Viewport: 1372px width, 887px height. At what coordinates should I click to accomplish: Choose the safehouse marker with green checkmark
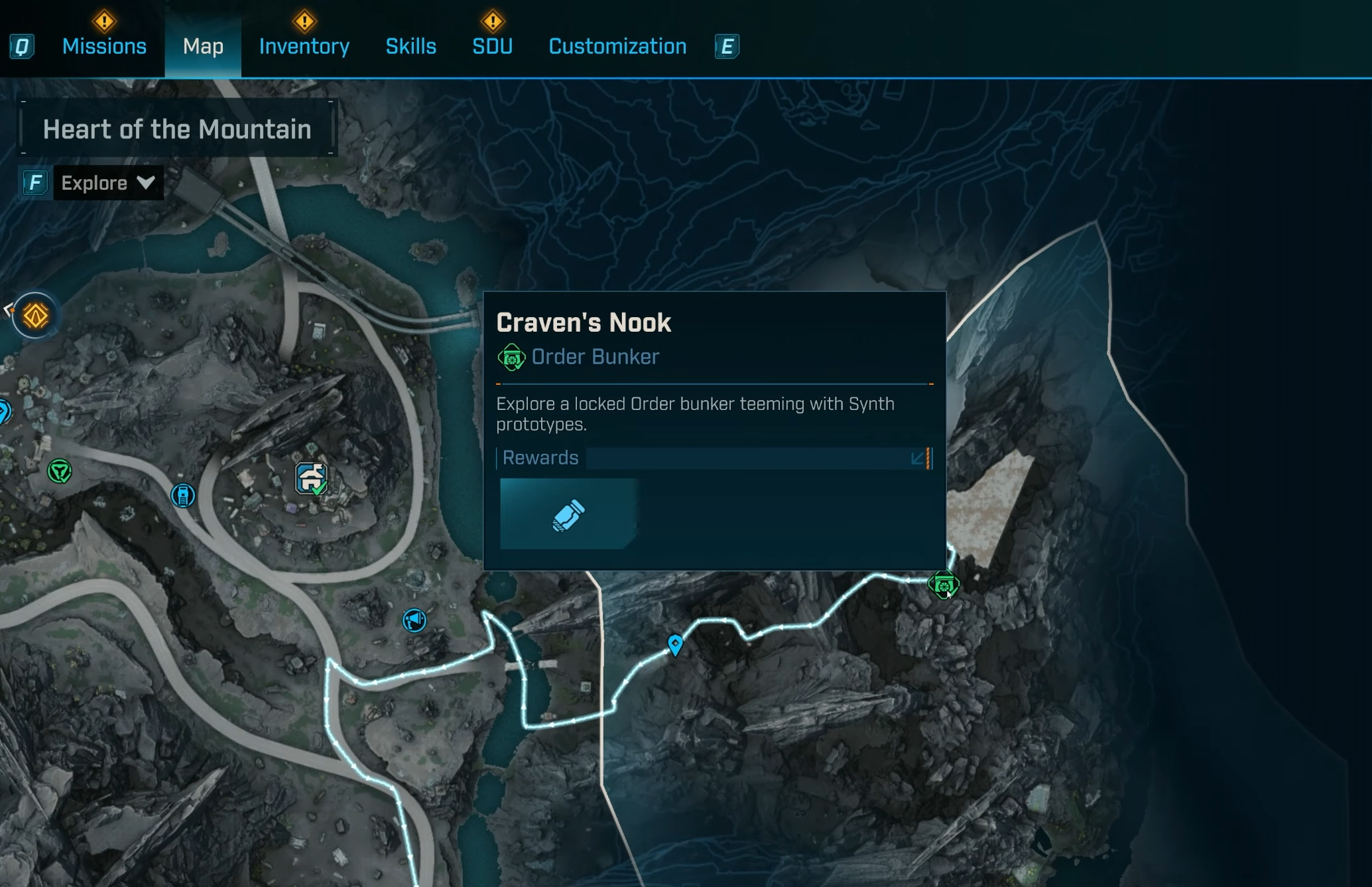click(x=311, y=478)
